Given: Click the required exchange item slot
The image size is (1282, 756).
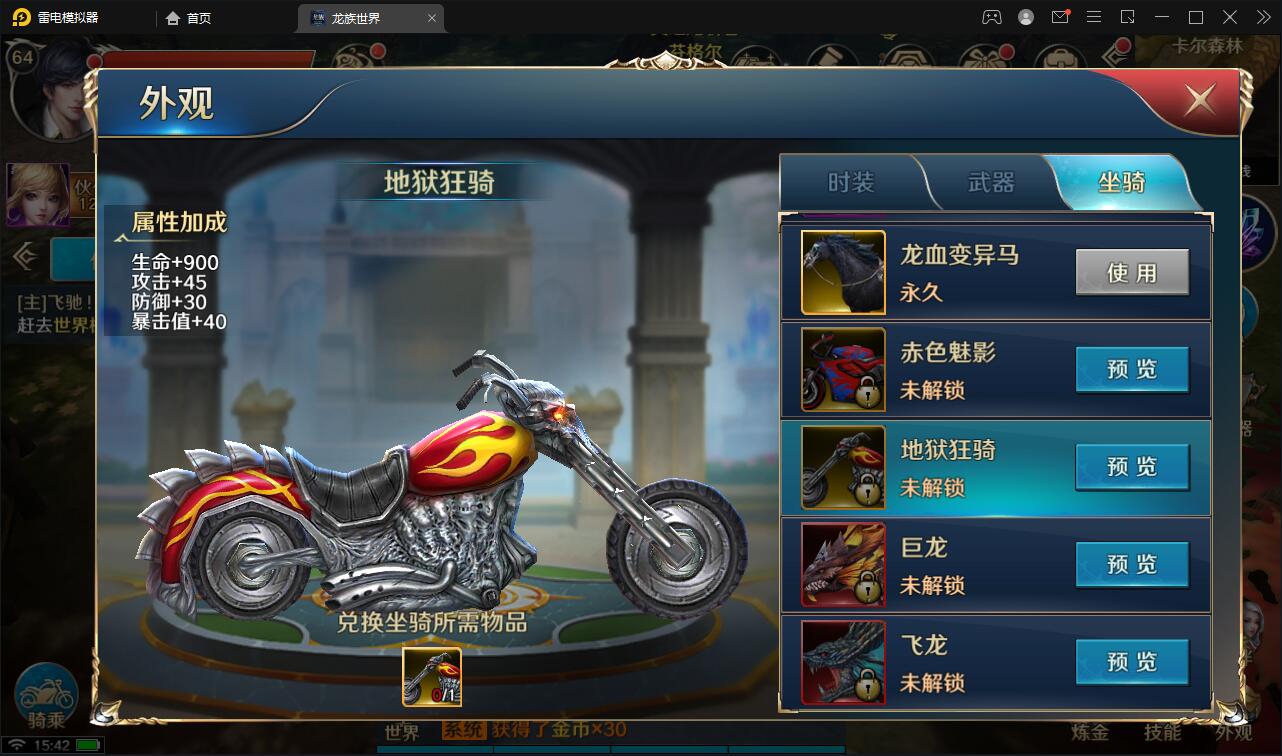Looking at the screenshot, I should [432, 677].
